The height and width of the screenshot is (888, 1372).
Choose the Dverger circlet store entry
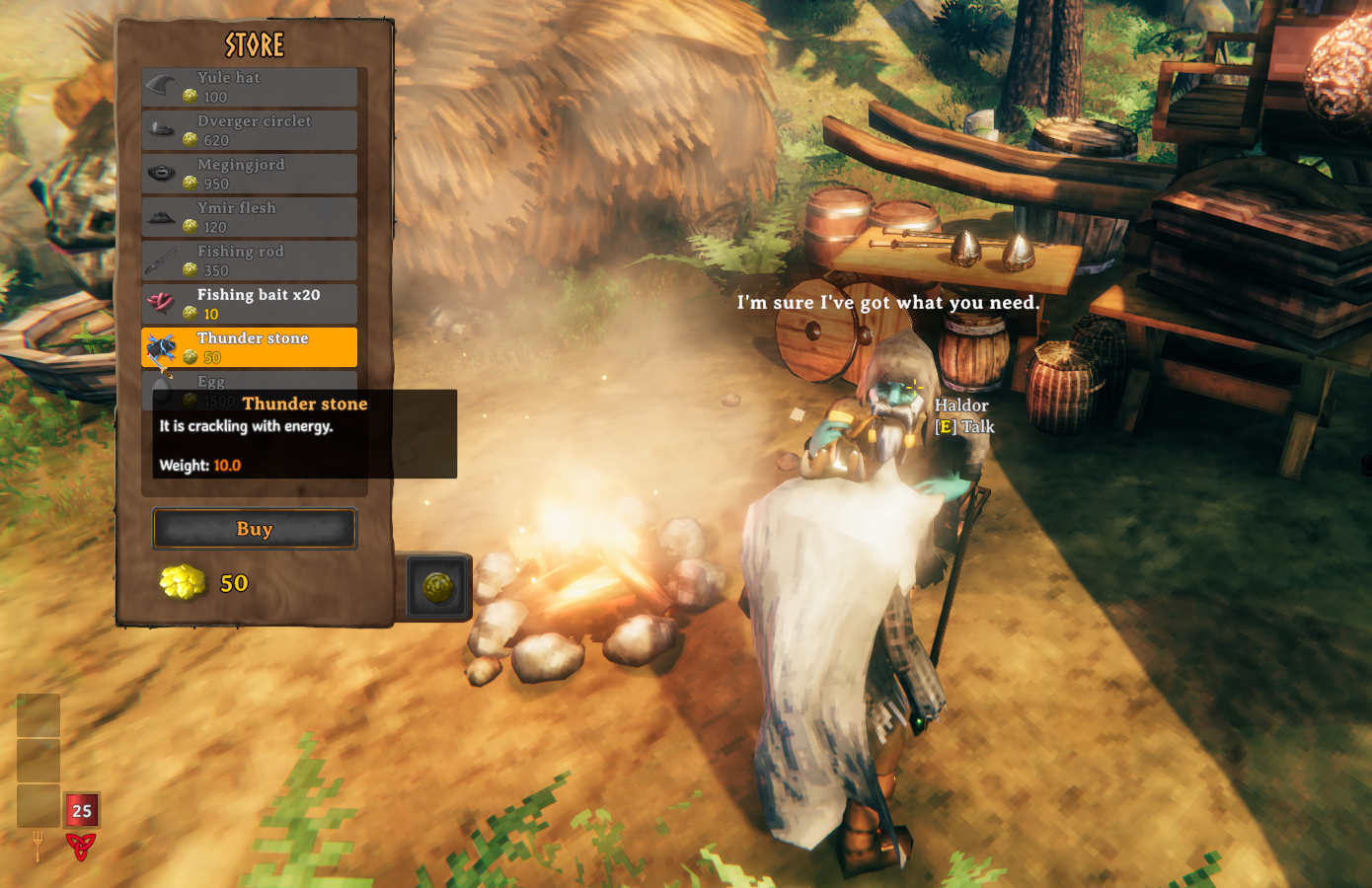pyautogui.click(x=249, y=130)
